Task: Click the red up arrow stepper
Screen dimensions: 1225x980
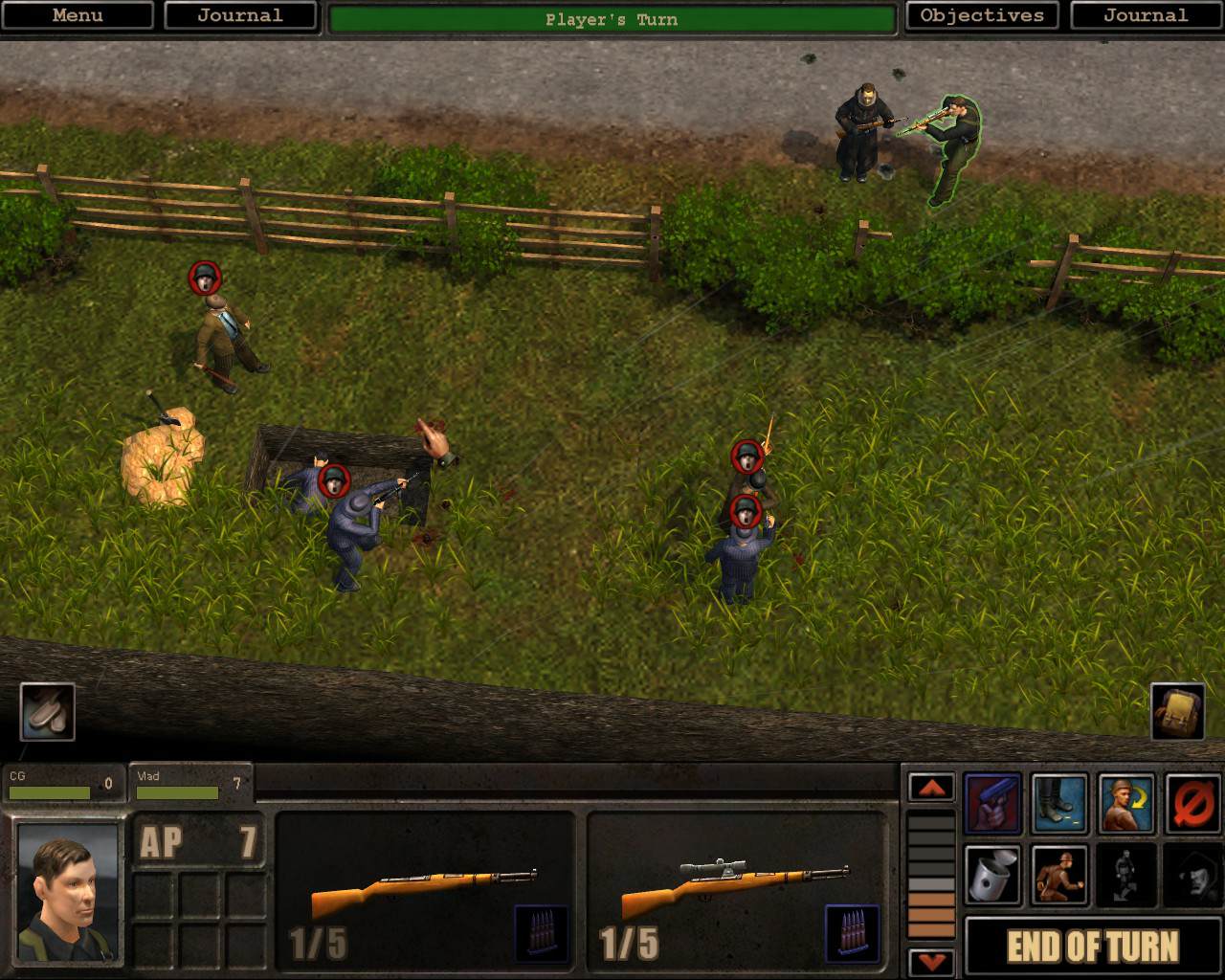Action: (x=931, y=788)
